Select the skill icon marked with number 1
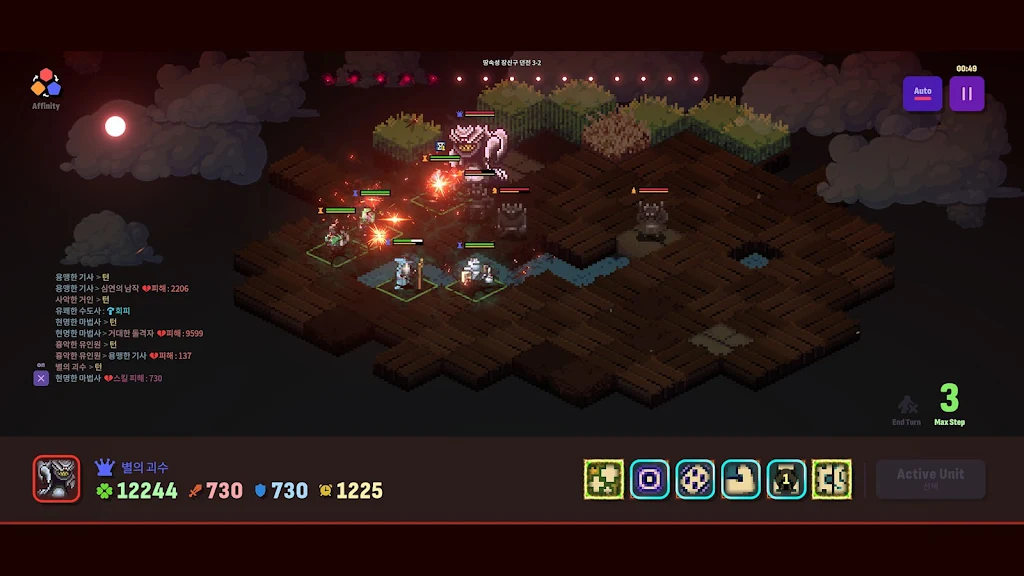This screenshot has height=576, width=1024. 786,480
